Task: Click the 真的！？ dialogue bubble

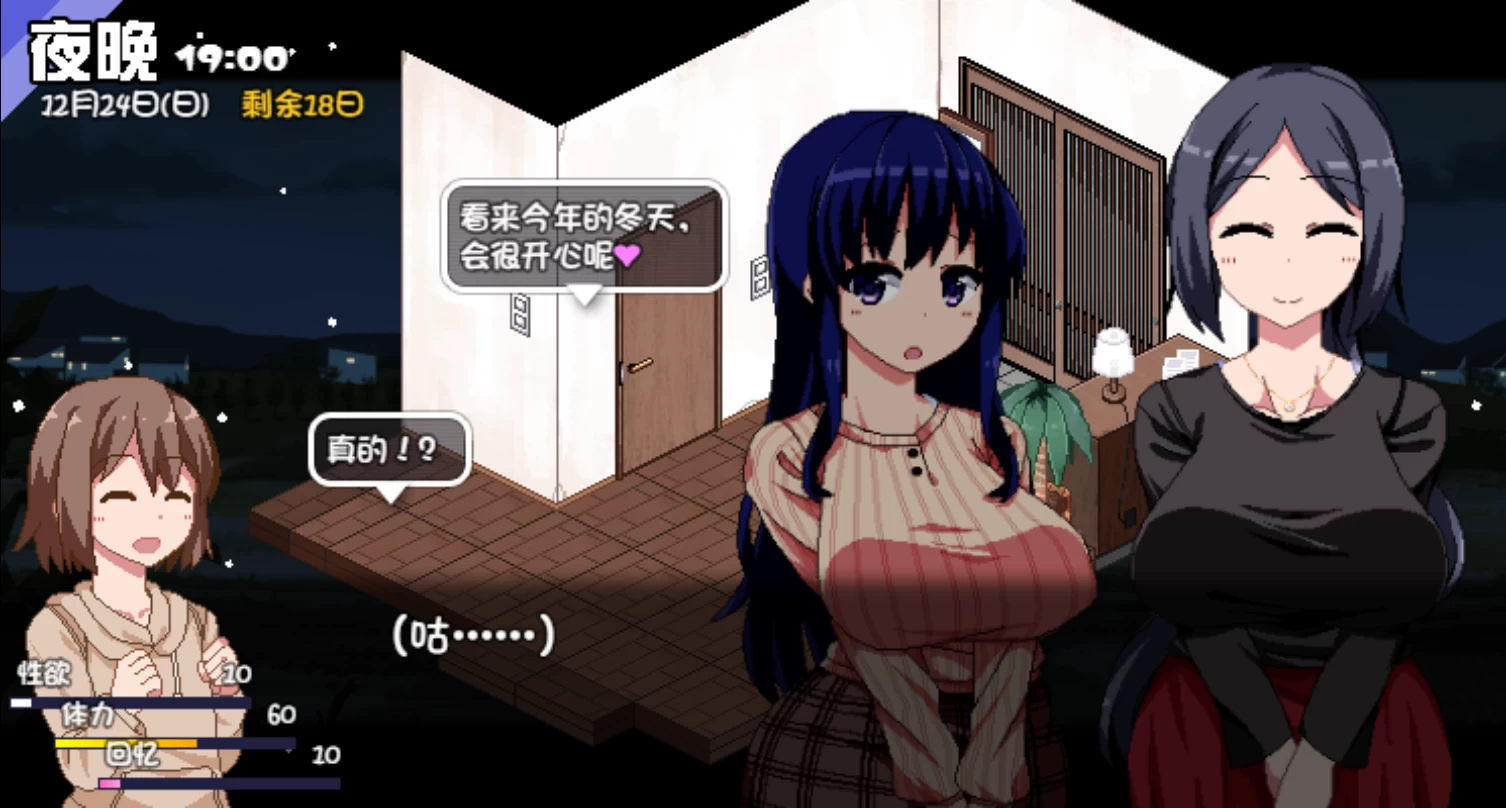Action: [x=388, y=450]
